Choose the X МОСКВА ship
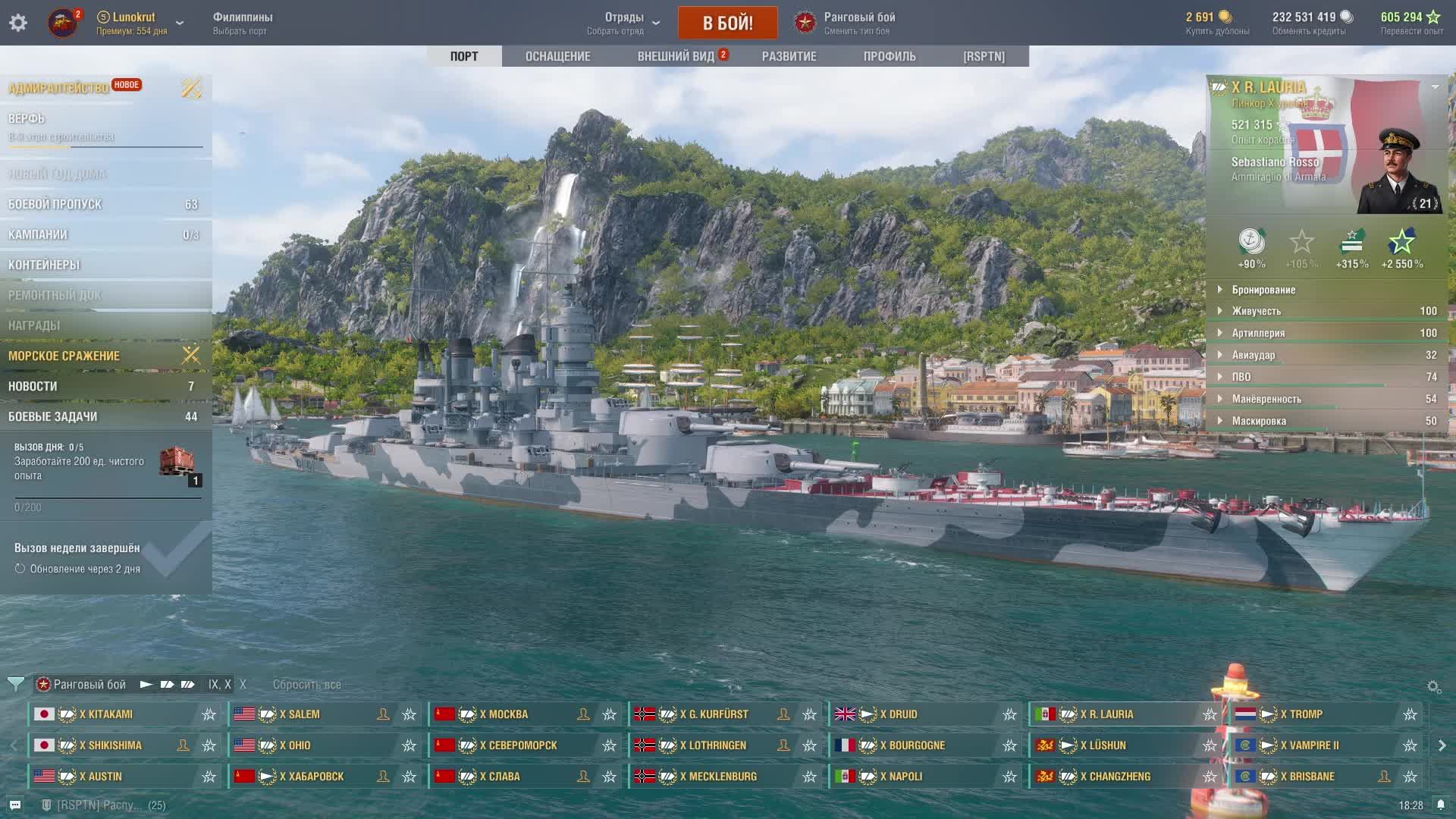1456x819 pixels. point(504,714)
